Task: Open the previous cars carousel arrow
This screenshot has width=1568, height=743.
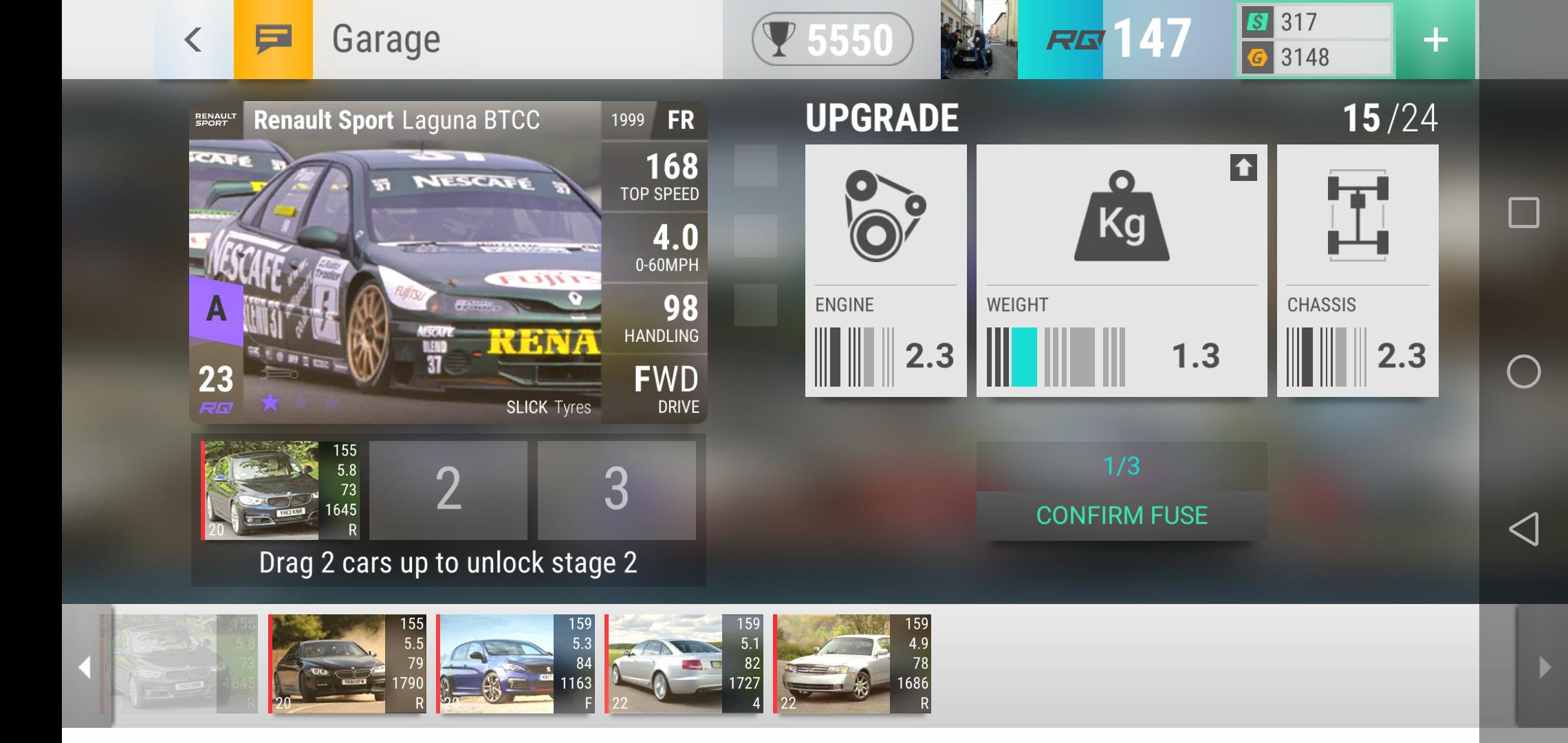Action: coord(85,667)
